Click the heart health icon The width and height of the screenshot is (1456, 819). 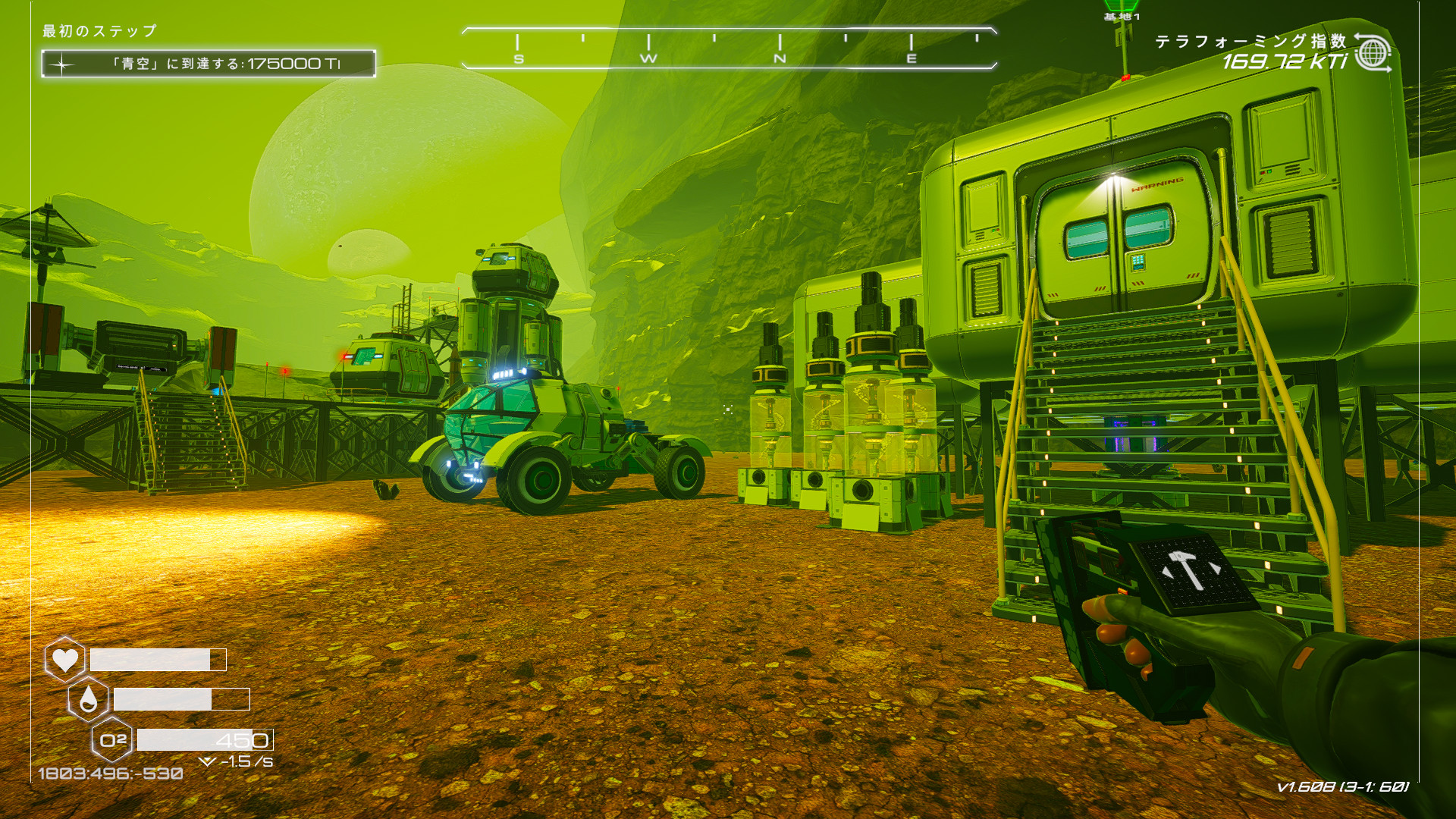click(64, 659)
